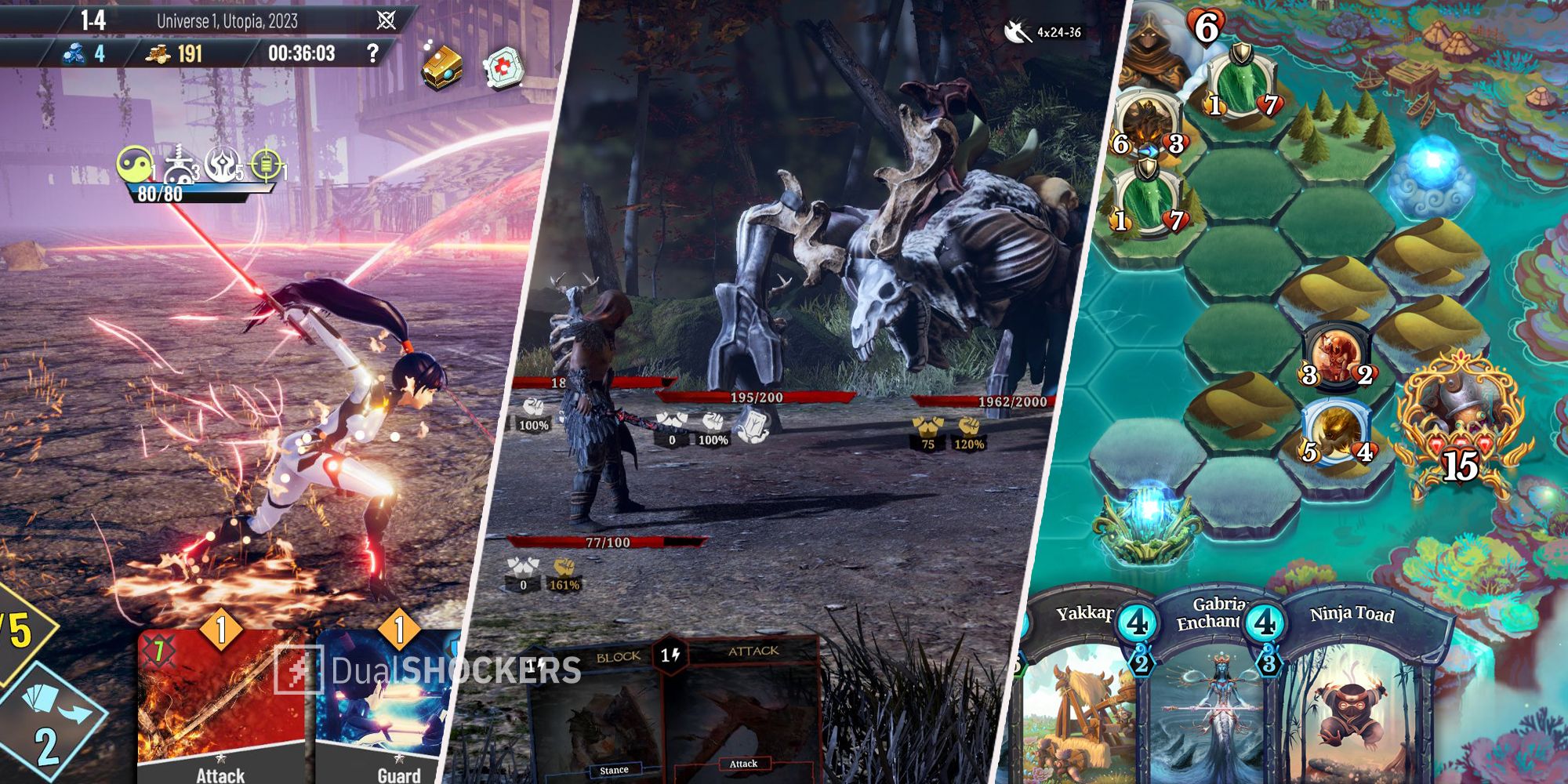Select the yin-yang buff icon
Screen dimensions: 1568x784
pyautogui.click(x=136, y=165)
